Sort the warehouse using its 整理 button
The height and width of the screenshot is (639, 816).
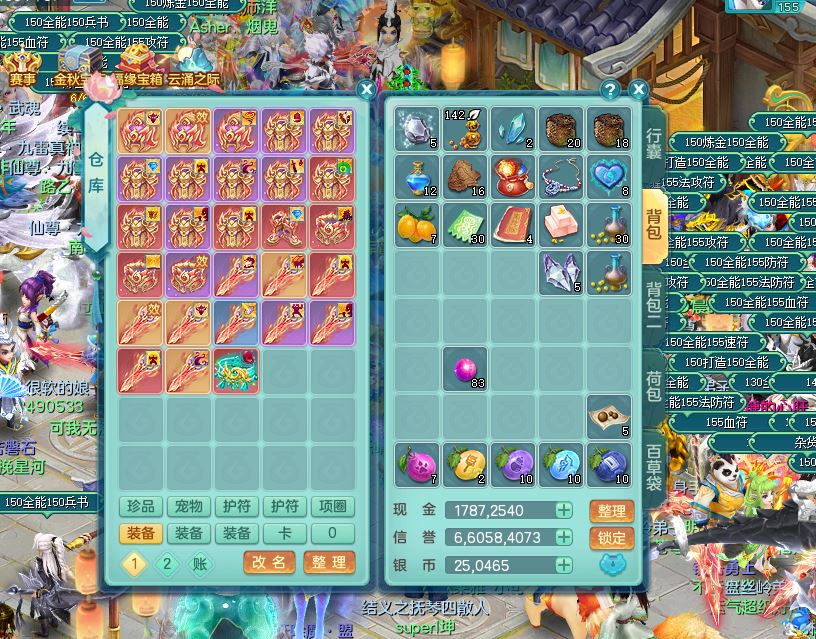pyautogui.click(x=329, y=562)
